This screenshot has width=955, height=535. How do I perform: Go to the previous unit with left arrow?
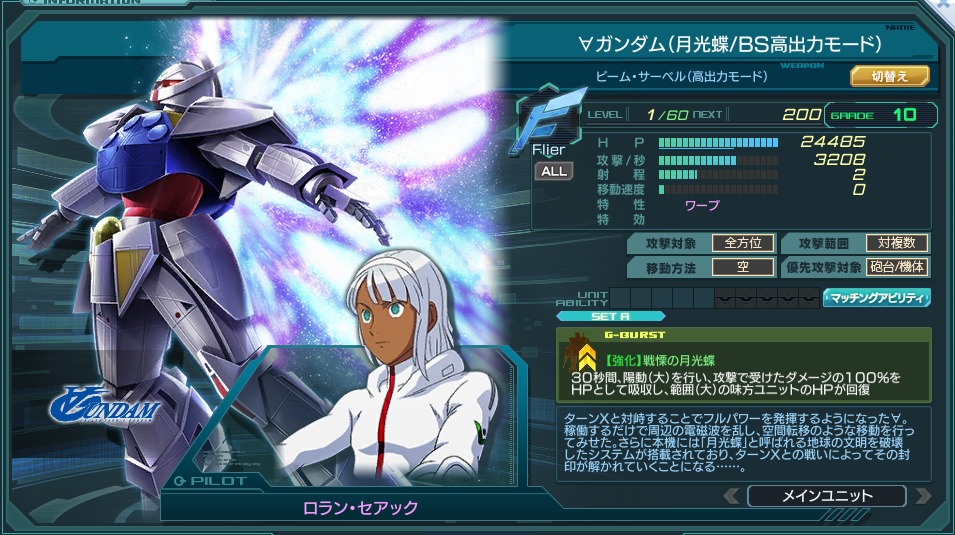pos(732,496)
